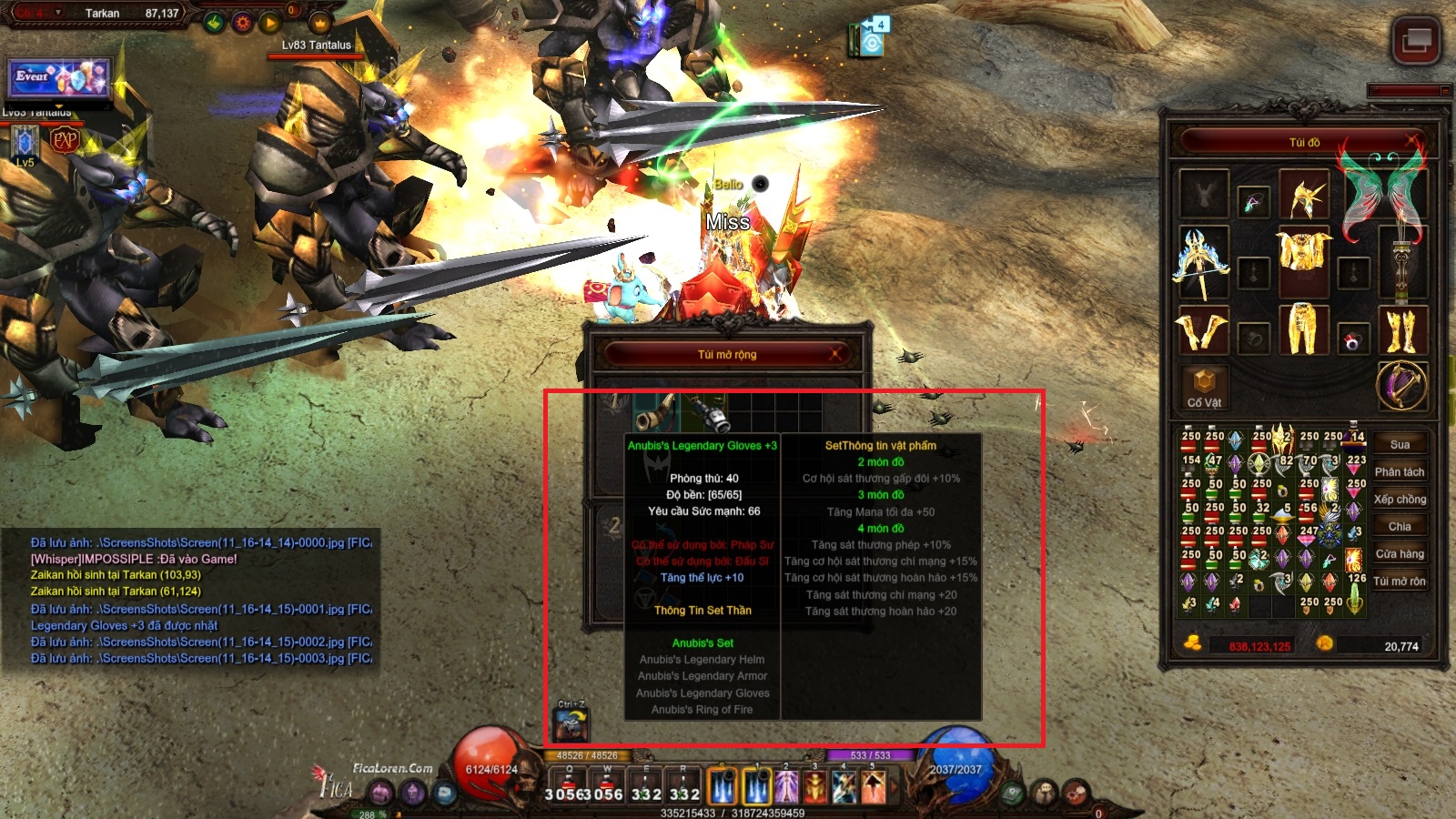The height and width of the screenshot is (819, 1456).
Task: Click the Chia split button
Action: point(1400,527)
